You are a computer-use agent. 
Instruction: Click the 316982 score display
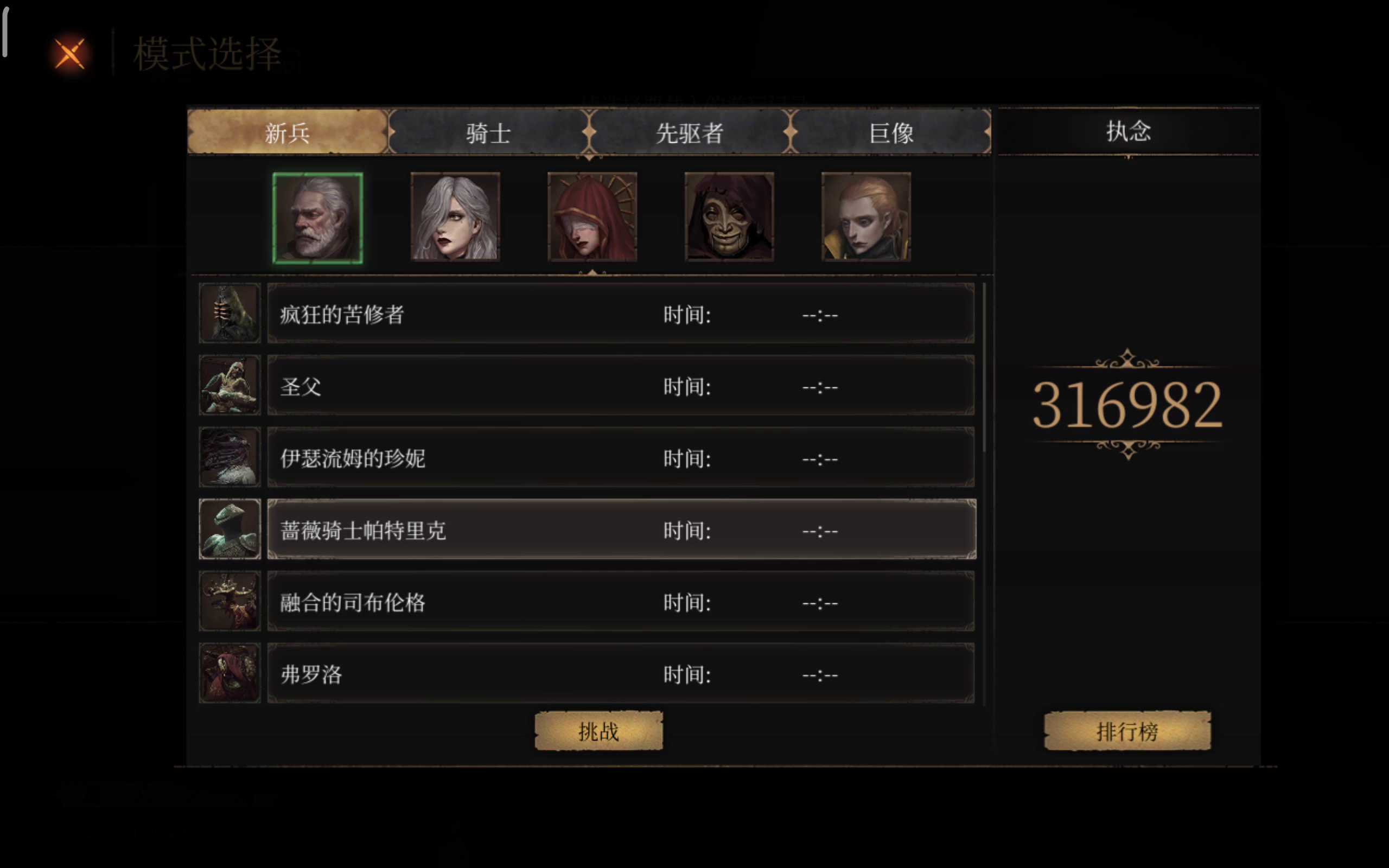pos(1129,402)
